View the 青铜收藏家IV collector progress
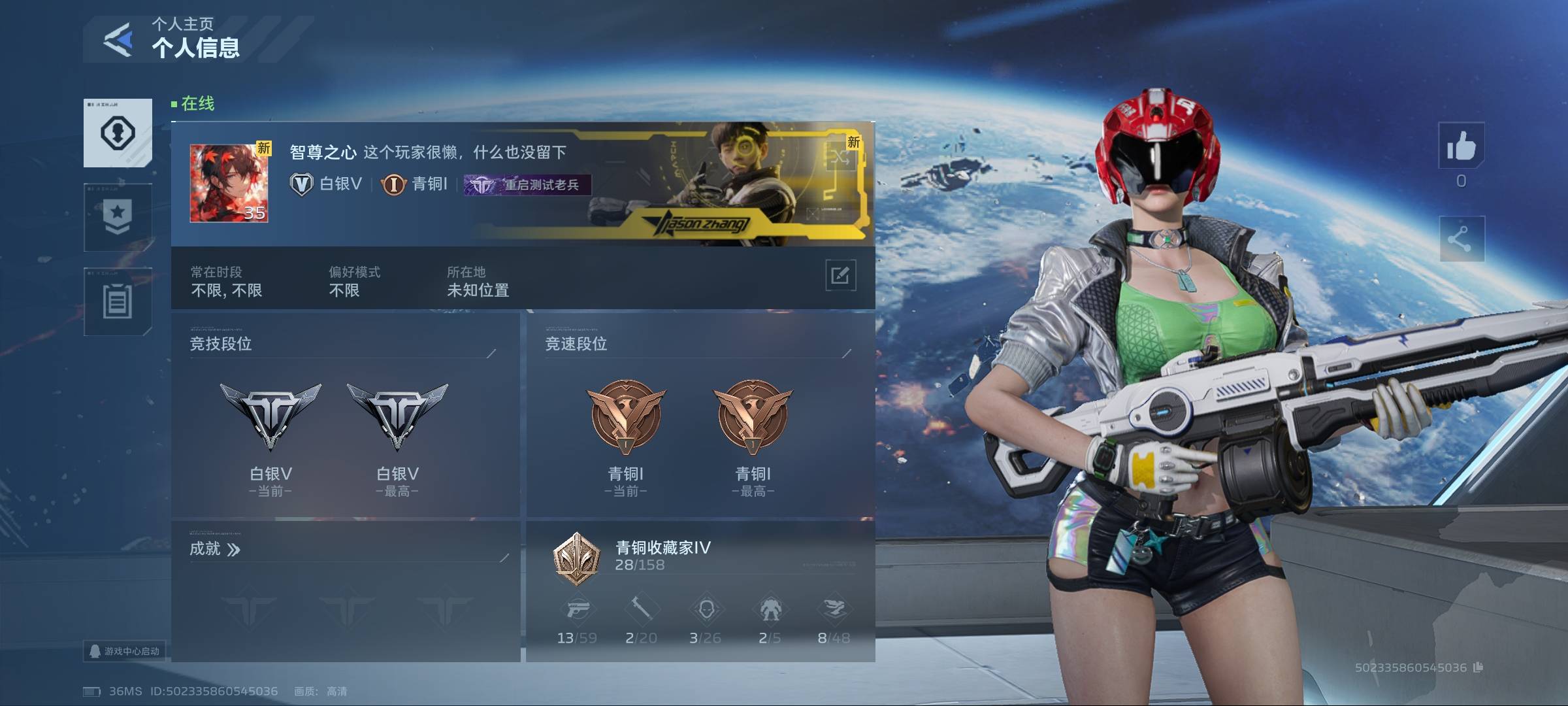 coord(662,556)
